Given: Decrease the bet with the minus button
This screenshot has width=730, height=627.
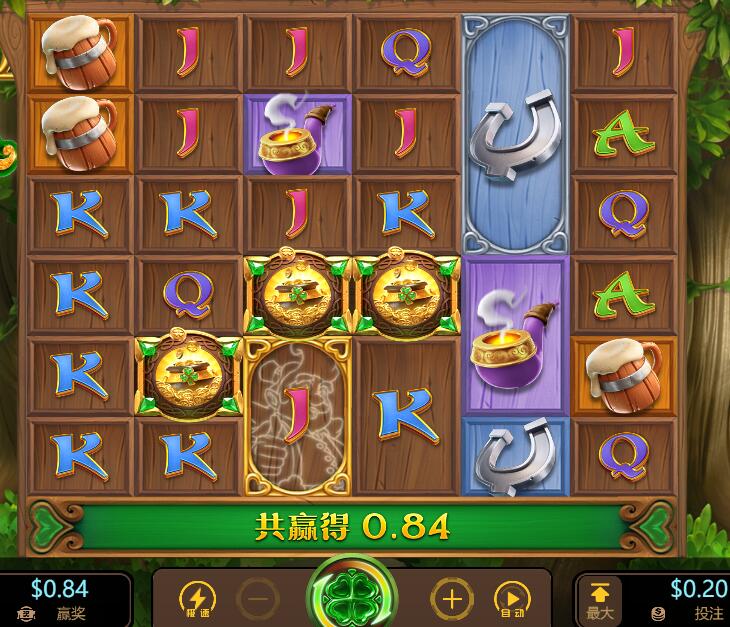Looking at the screenshot, I should [257, 600].
